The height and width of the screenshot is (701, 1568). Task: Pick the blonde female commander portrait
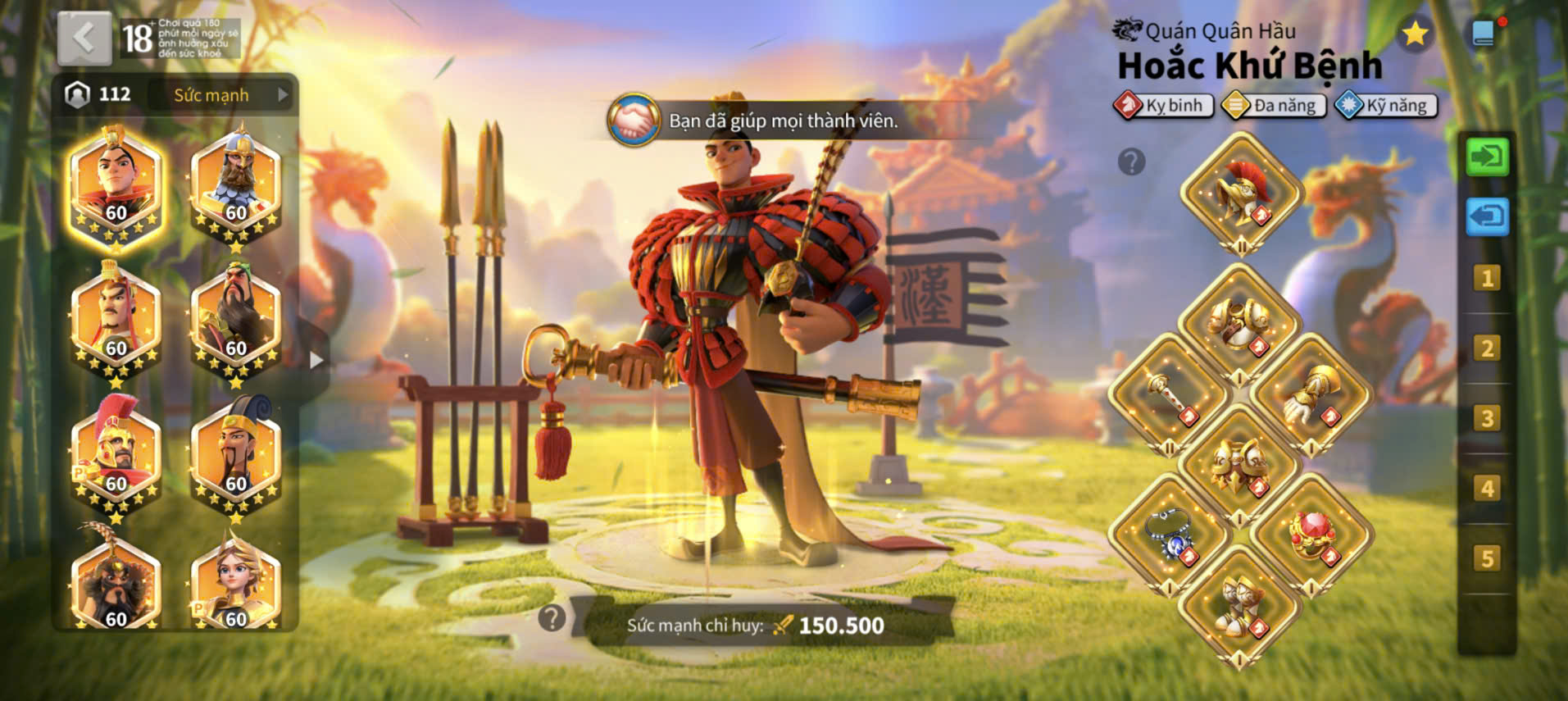coord(235,585)
